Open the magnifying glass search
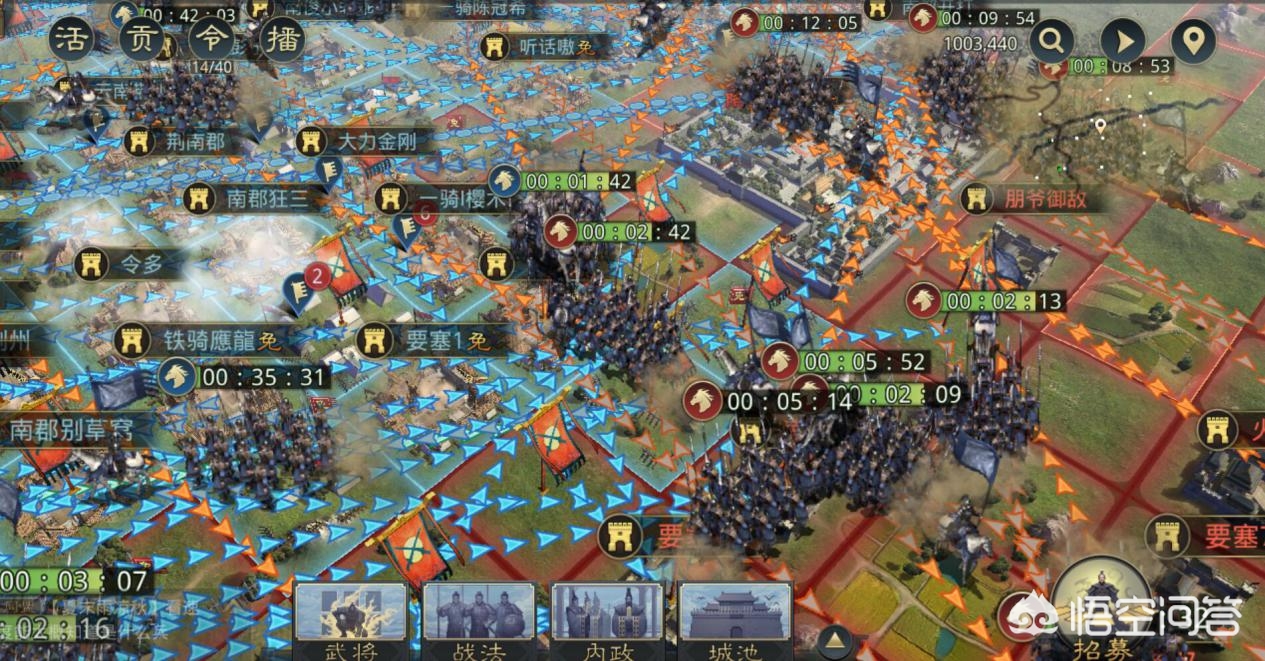 click(x=1052, y=41)
